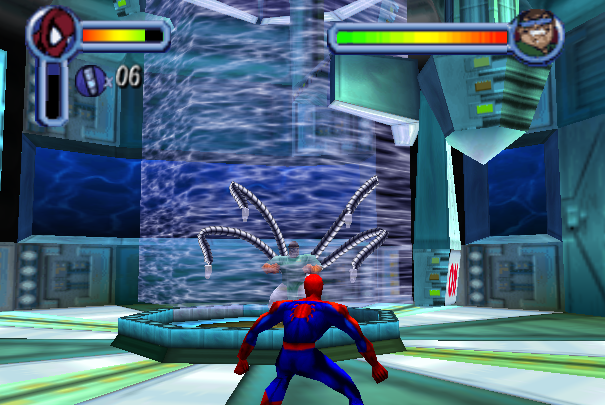Click the Spider-Man mask portrait icon
Screen dimensions: 605x405
coord(52,35)
